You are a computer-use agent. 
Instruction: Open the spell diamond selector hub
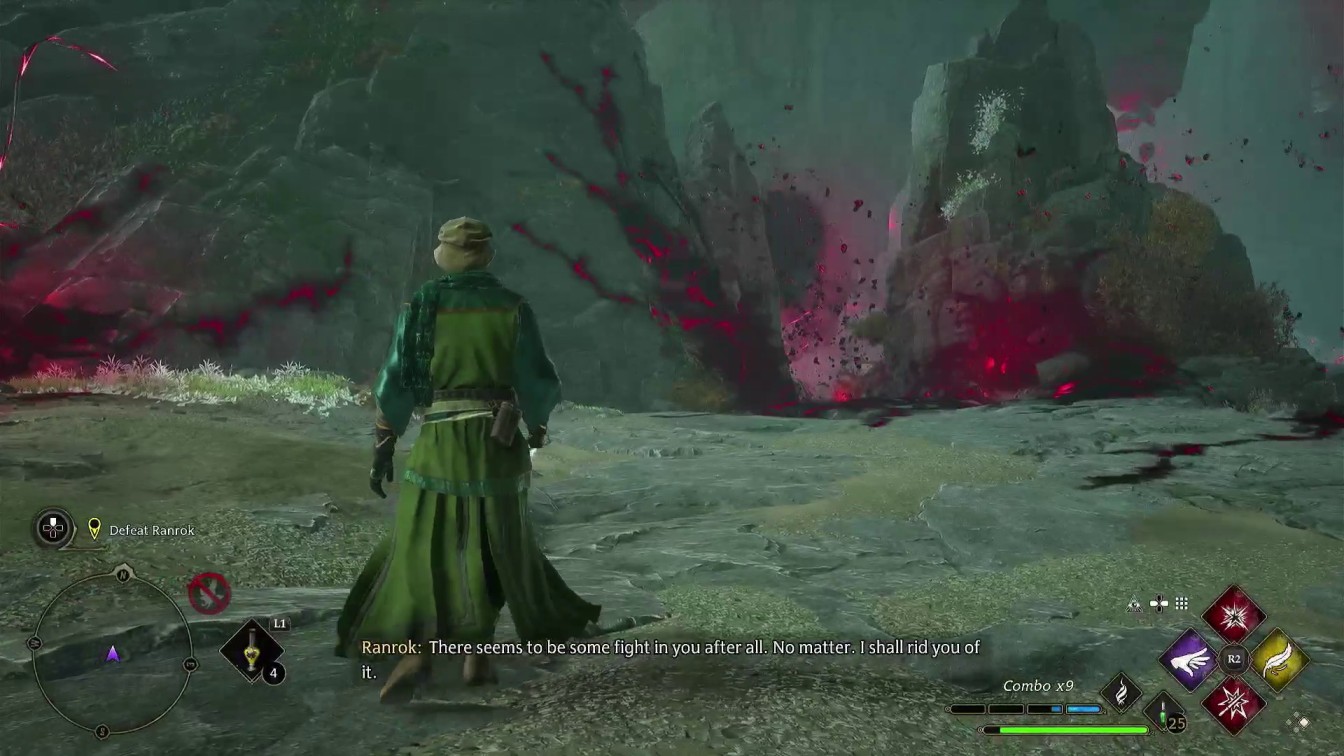pos(1233,659)
